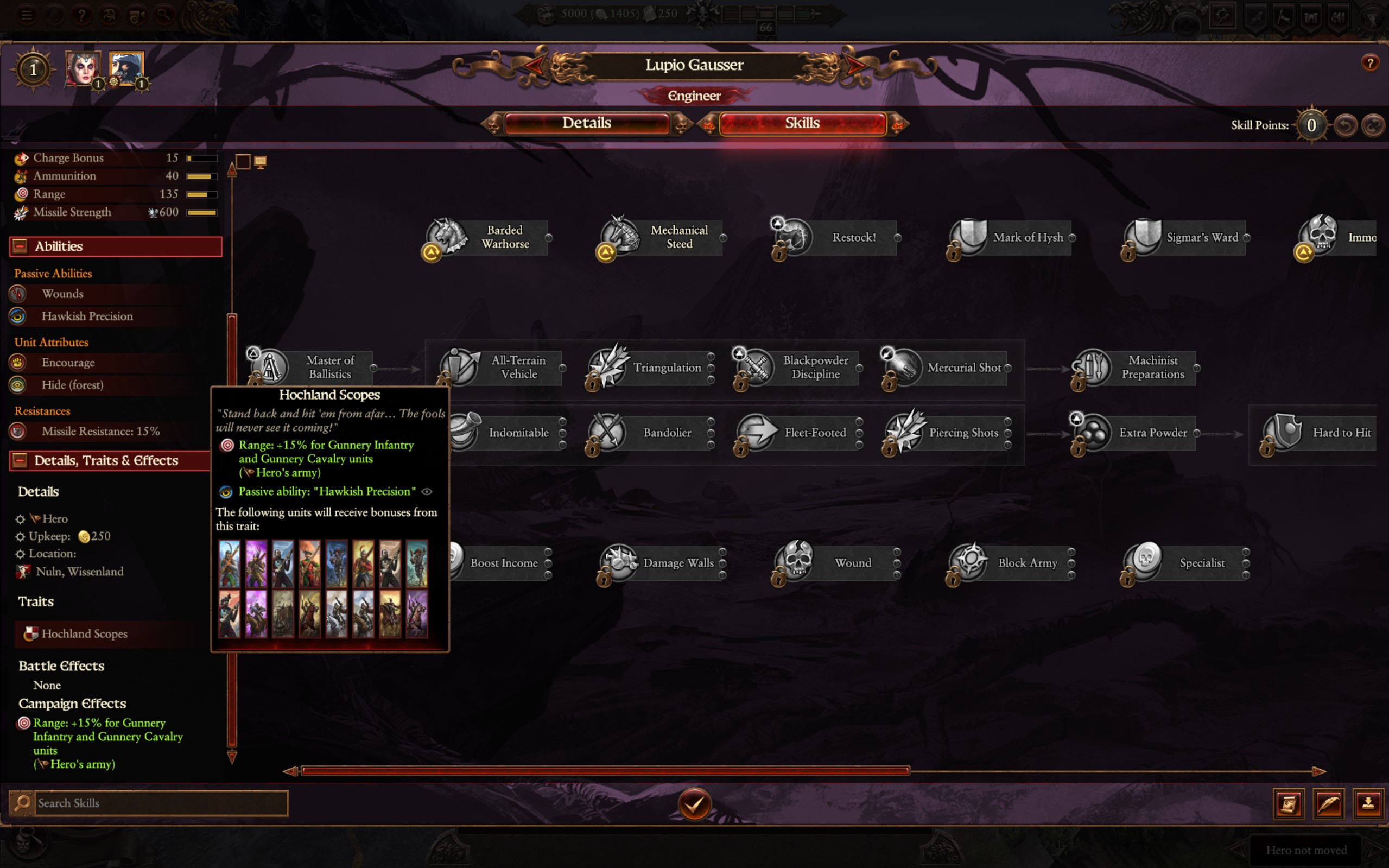Viewport: 1389px width, 868px height.
Task: Select the Mark of Hysh skill
Action: click(x=1011, y=237)
